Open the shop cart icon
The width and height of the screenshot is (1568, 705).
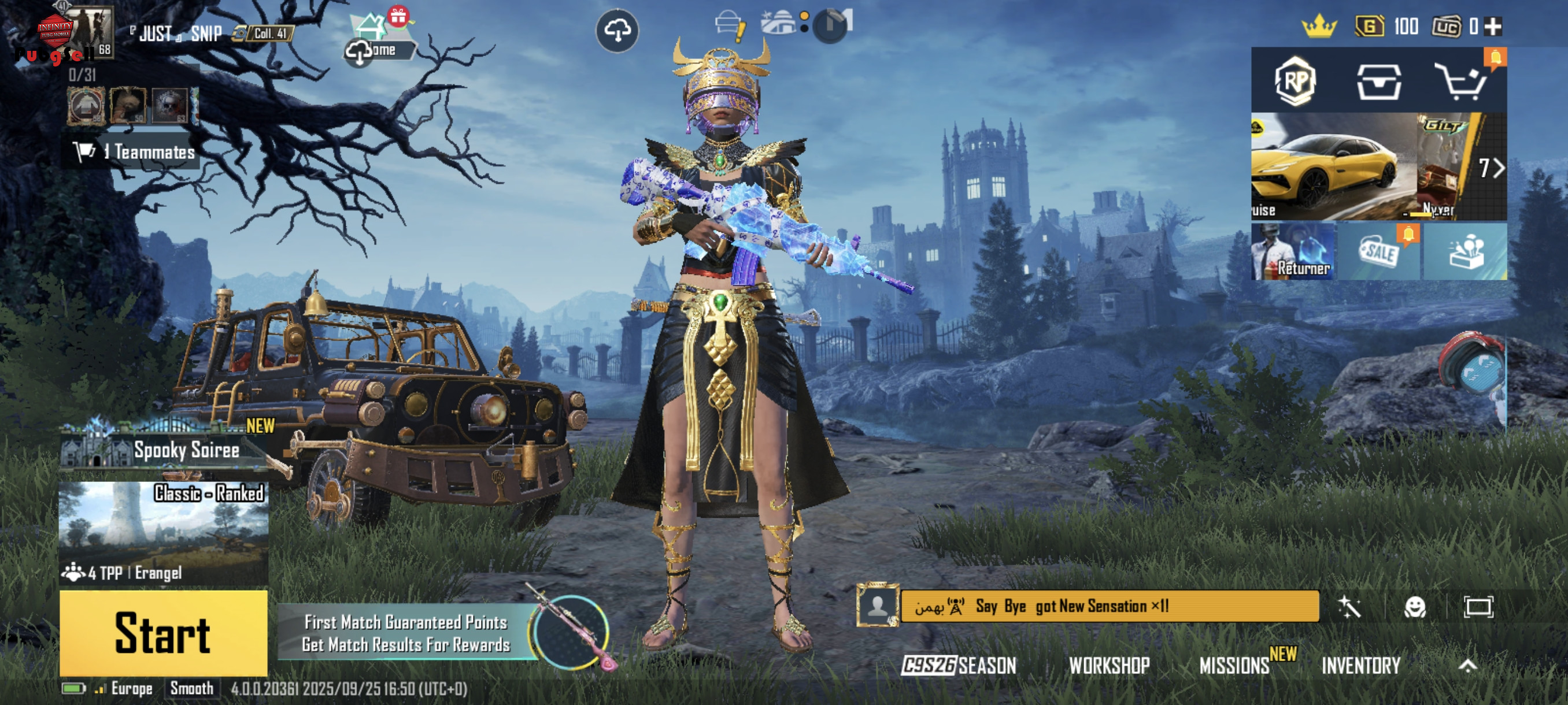[x=1461, y=81]
